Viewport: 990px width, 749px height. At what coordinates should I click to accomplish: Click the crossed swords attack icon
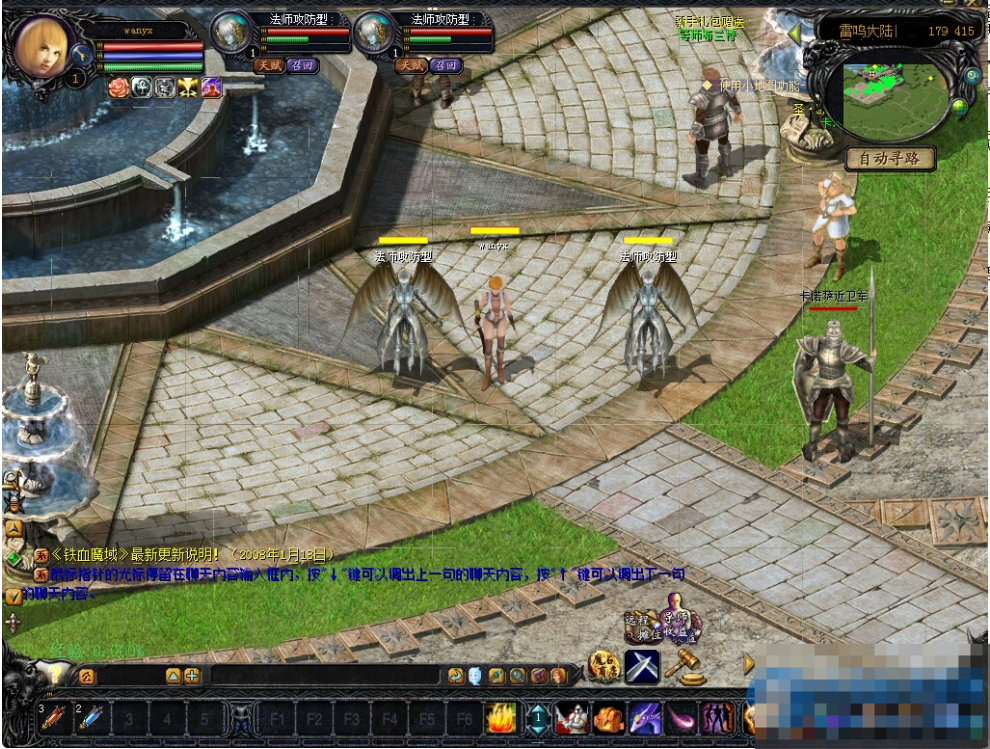(642, 666)
